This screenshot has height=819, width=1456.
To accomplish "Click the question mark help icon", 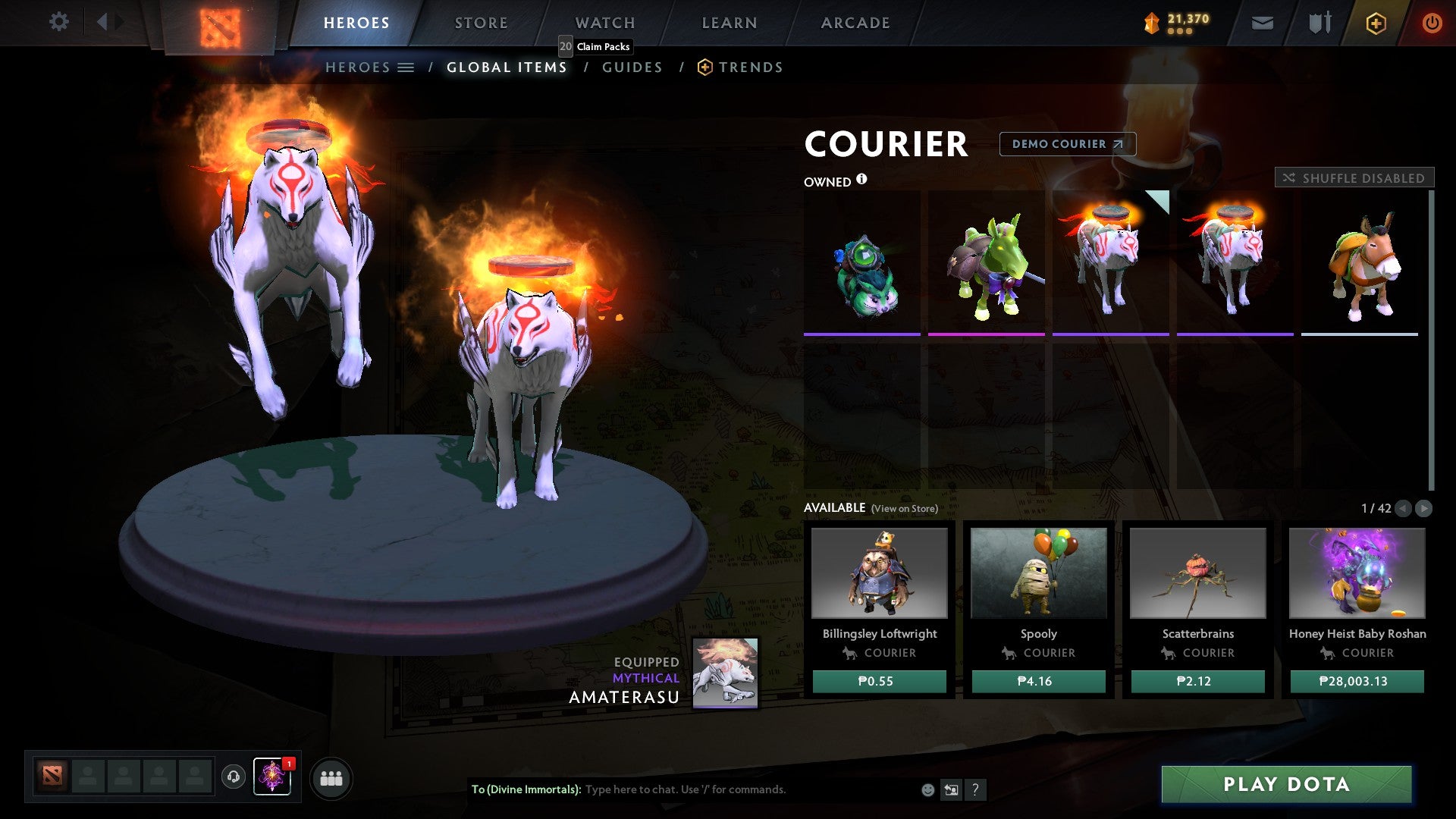I will tap(974, 790).
